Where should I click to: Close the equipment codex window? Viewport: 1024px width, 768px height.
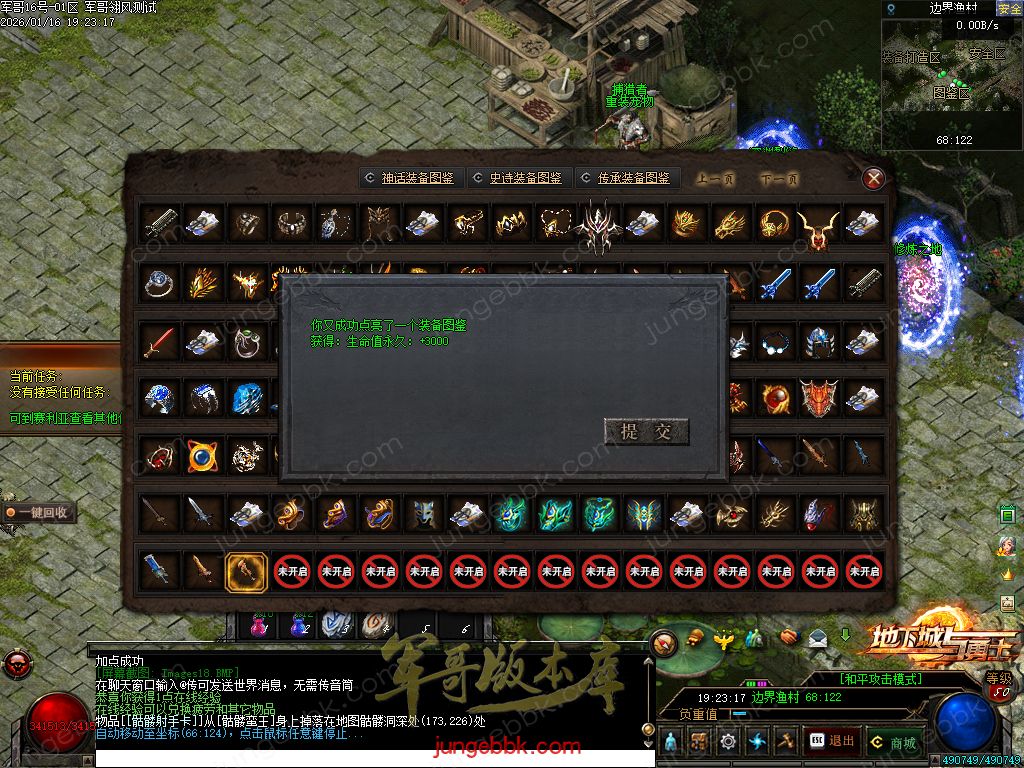(873, 179)
